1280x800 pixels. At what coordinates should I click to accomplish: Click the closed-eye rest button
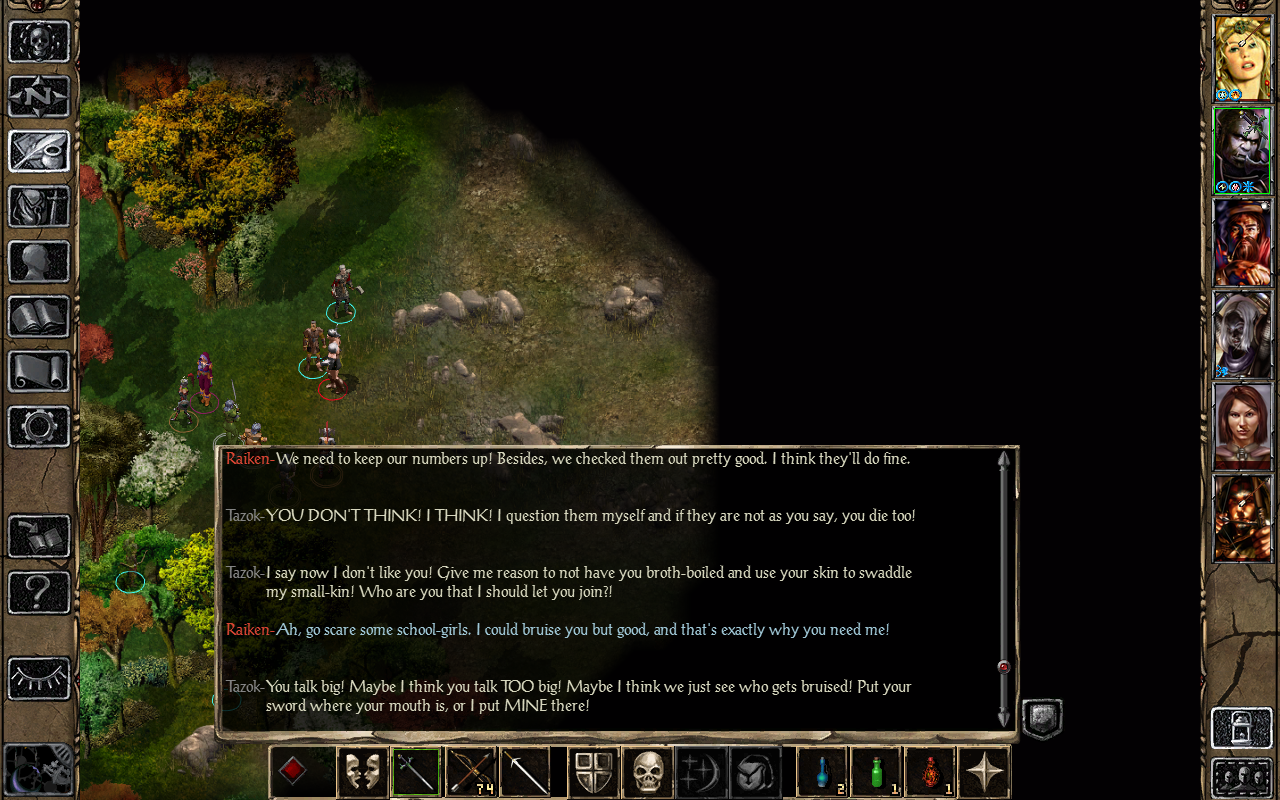(39, 679)
